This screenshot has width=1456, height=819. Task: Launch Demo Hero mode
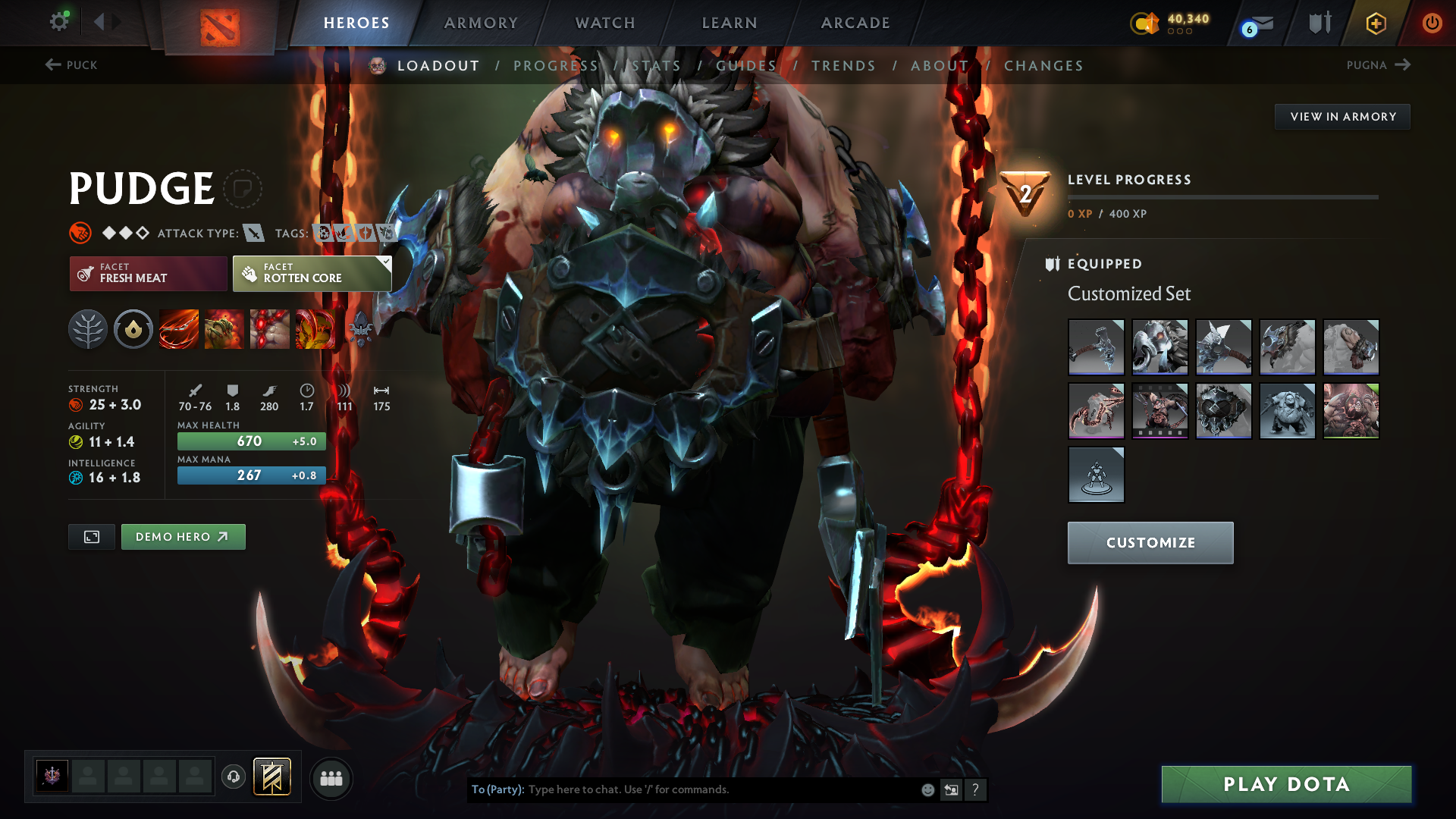183,537
